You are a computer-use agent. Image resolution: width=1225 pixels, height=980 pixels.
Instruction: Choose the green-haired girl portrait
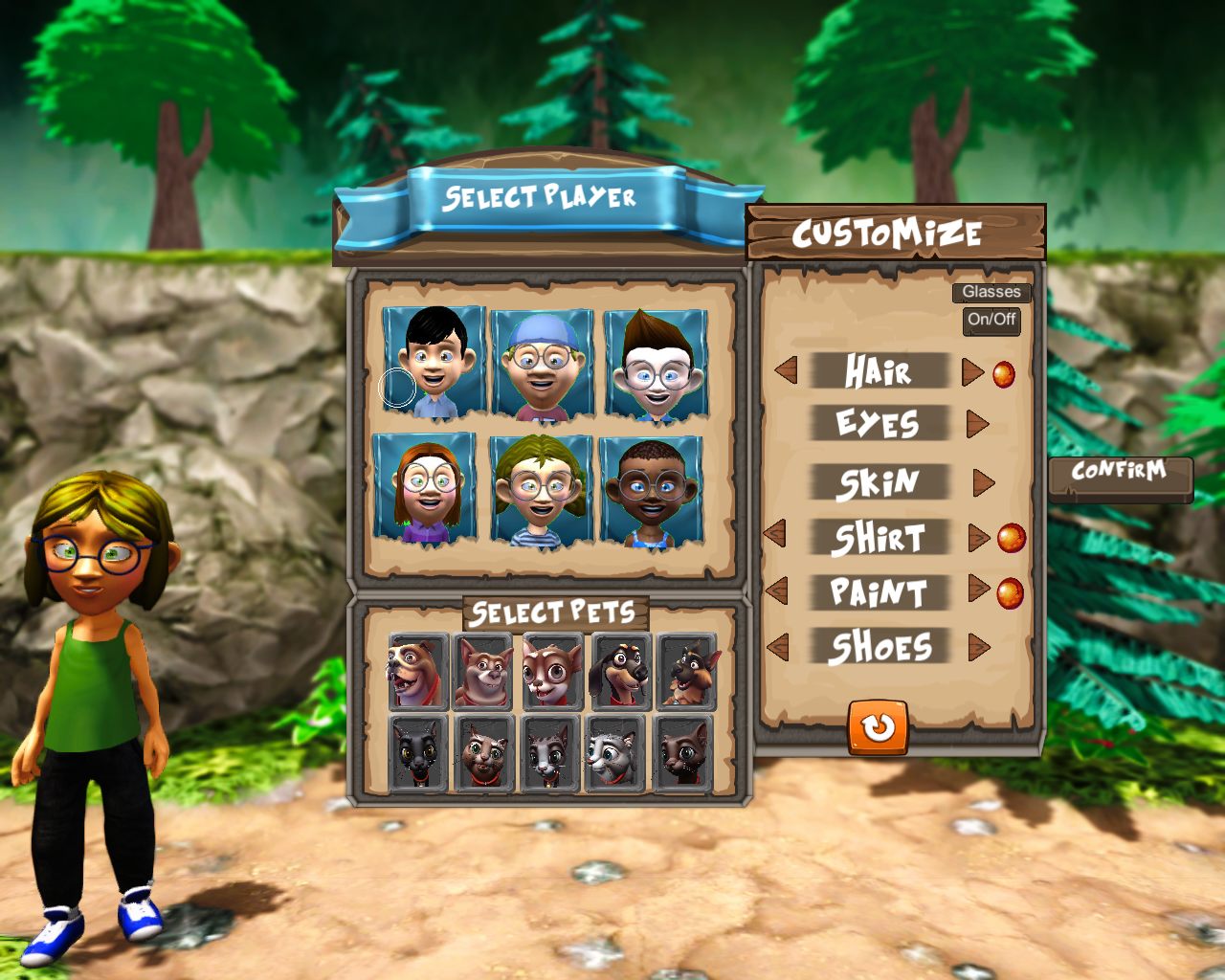click(x=541, y=491)
